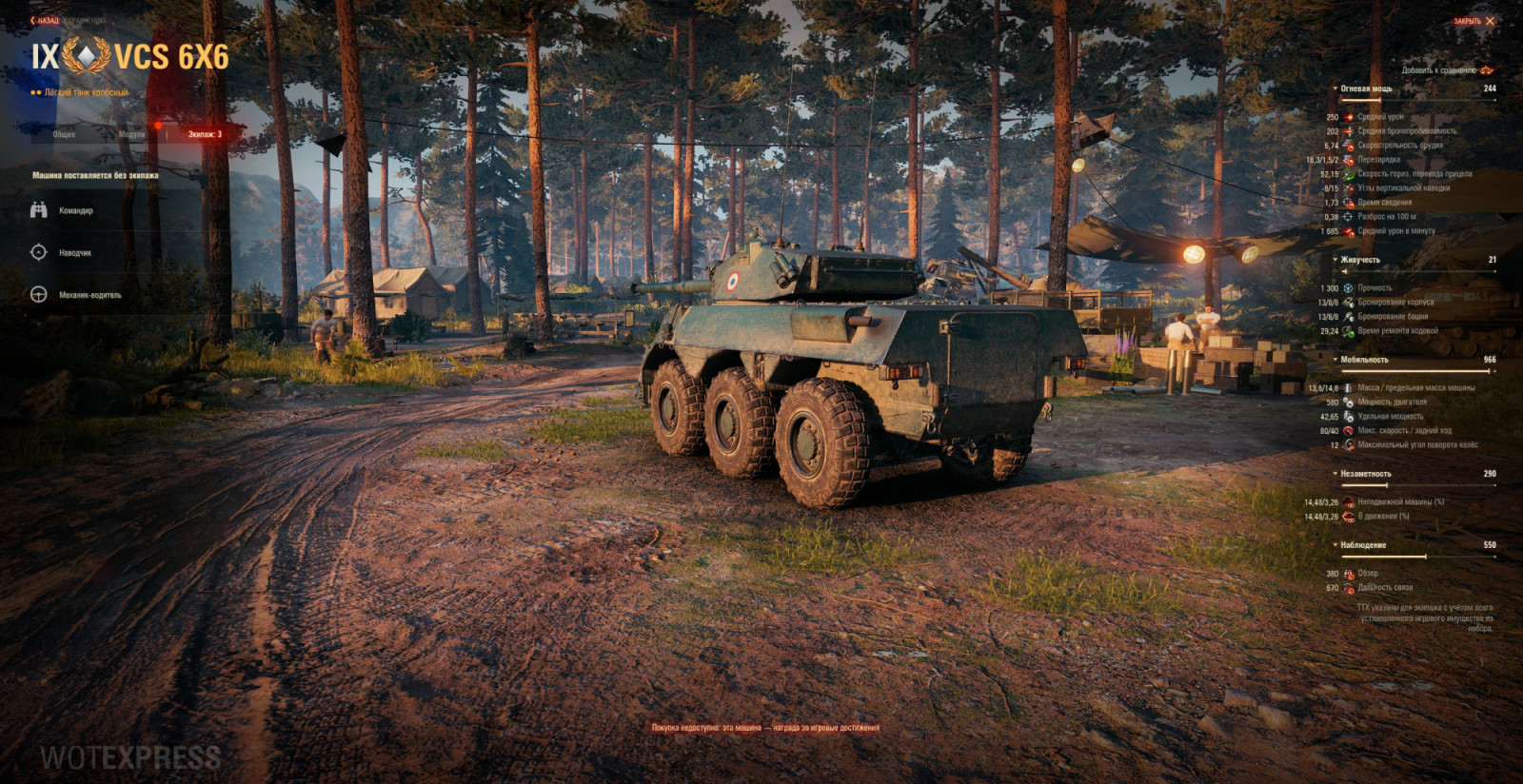Click the Мощность двигателя engine icon
The width and height of the screenshot is (1523, 784).
1349,402
